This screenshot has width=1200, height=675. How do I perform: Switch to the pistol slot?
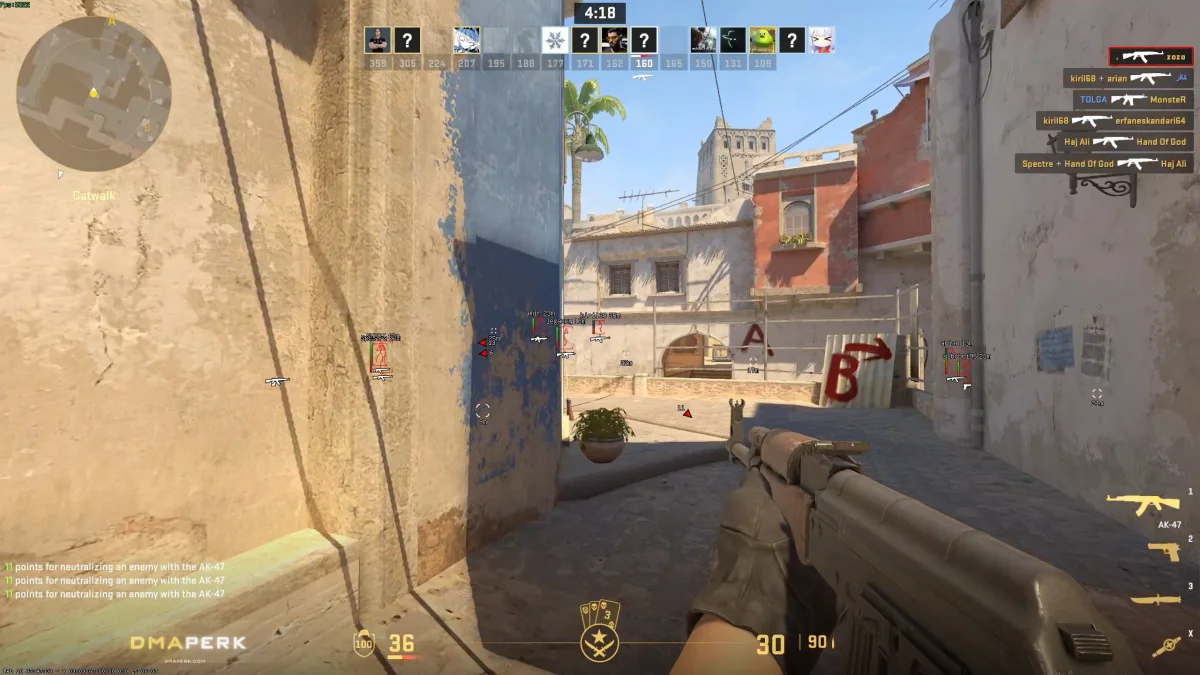click(x=1163, y=551)
